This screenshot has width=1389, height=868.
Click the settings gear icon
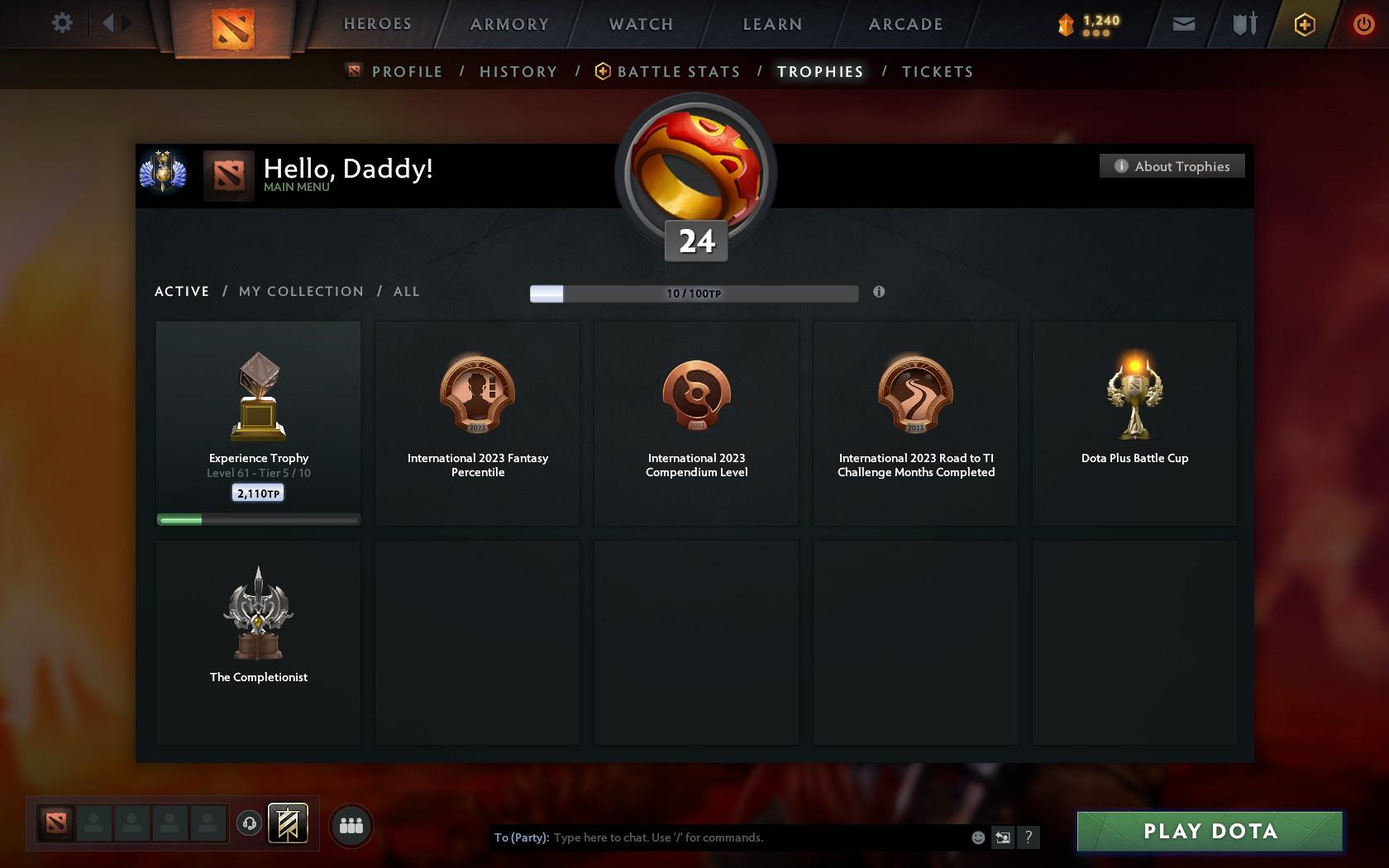click(60, 24)
